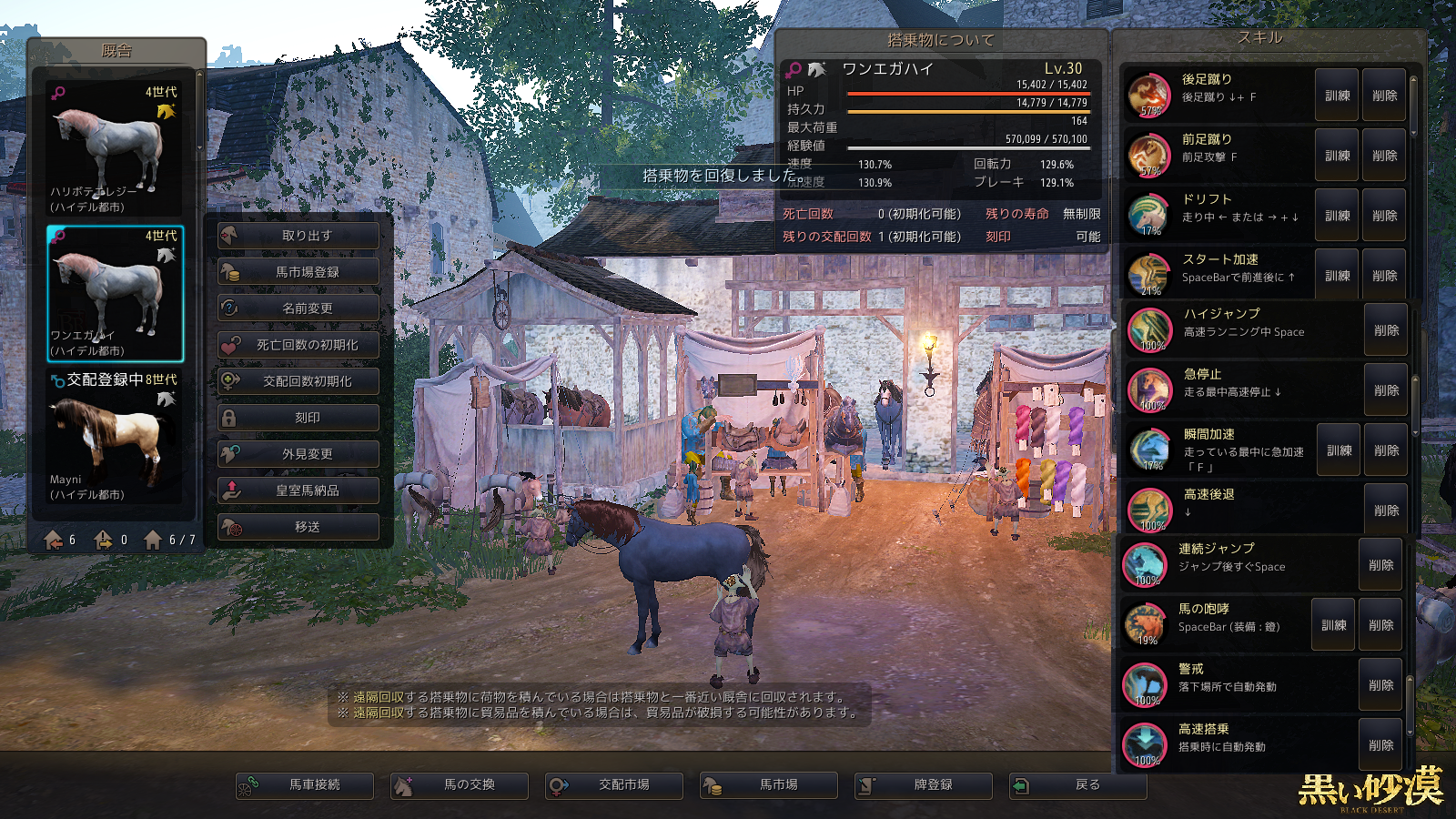Image resolution: width=1456 pixels, height=819 pixels.
Task: Select 死亡回数の初期化 reset deaths option
Action: pos(298,345)
